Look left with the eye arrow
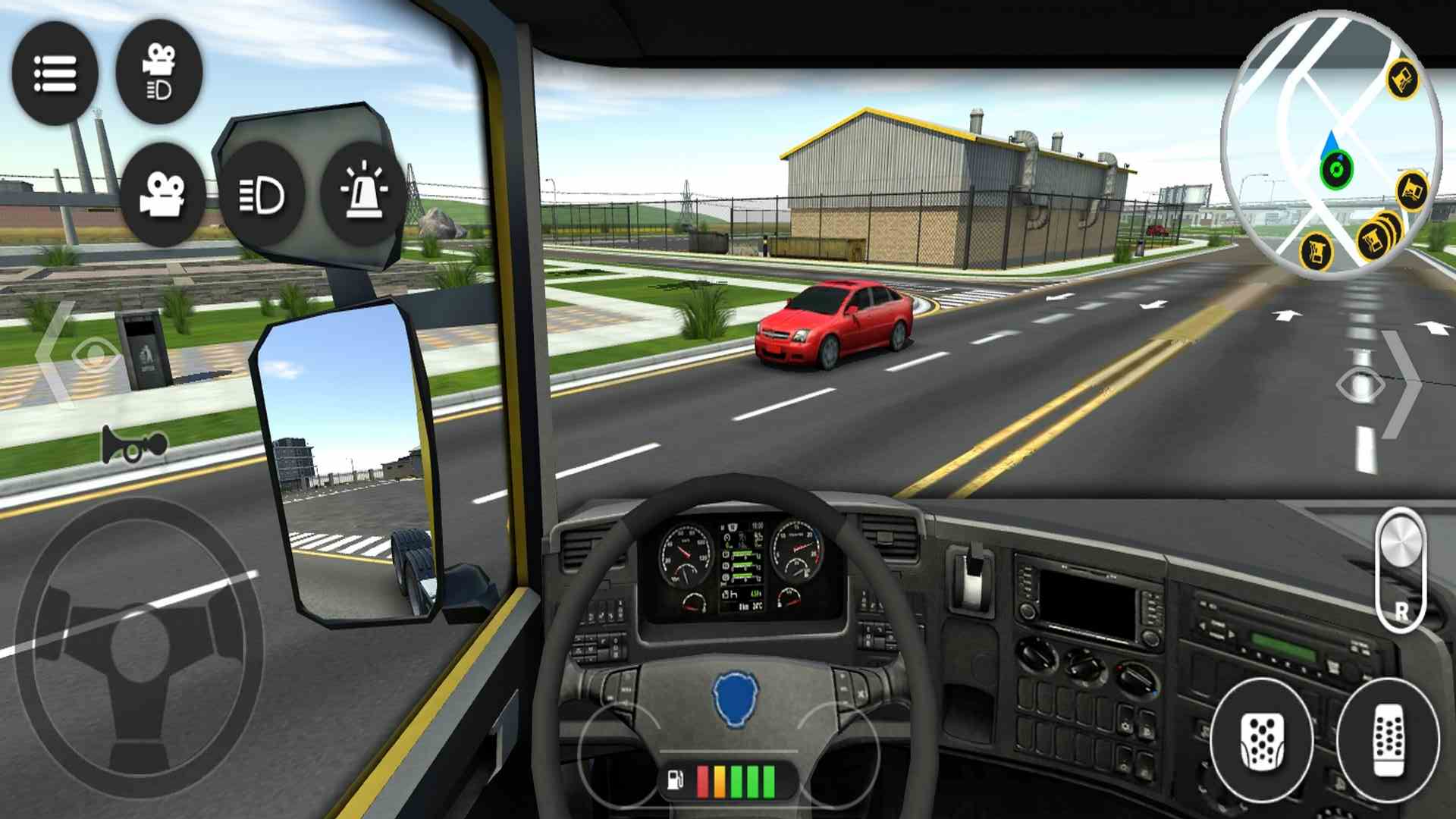 click(x=74, y=354)
